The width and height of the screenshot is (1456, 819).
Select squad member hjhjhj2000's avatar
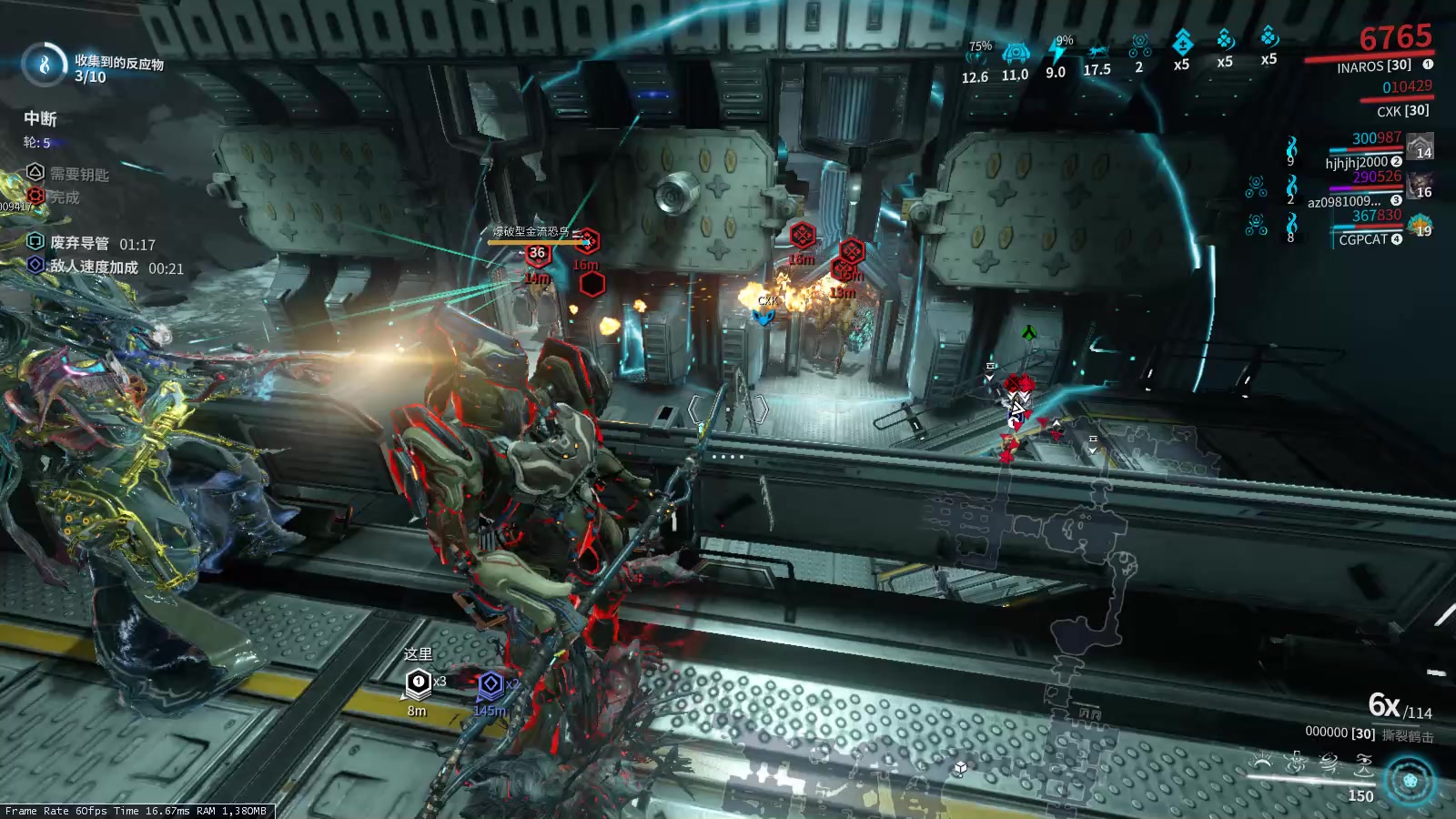point(1421,146)
